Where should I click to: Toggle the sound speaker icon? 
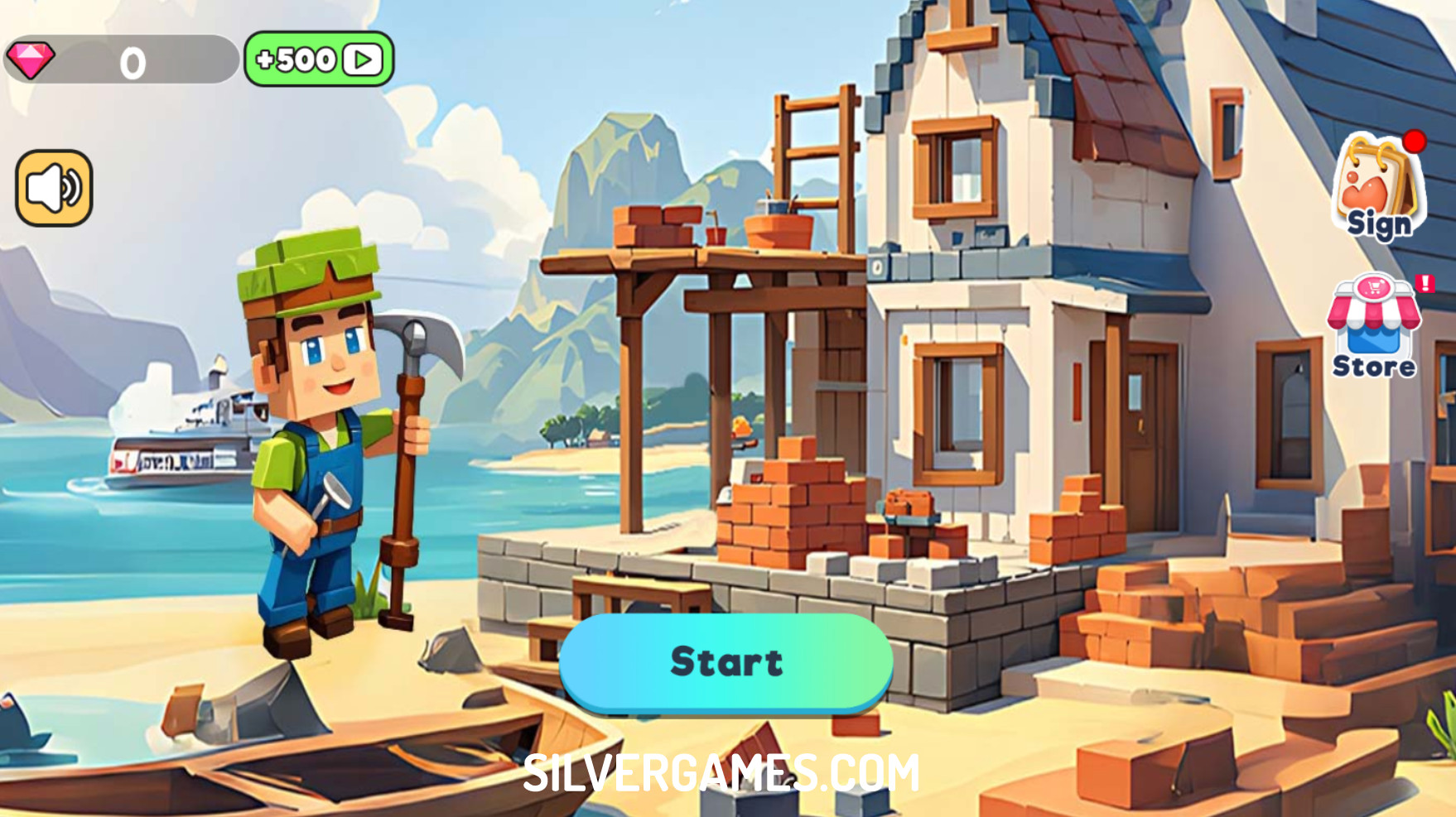pos(54,188)
